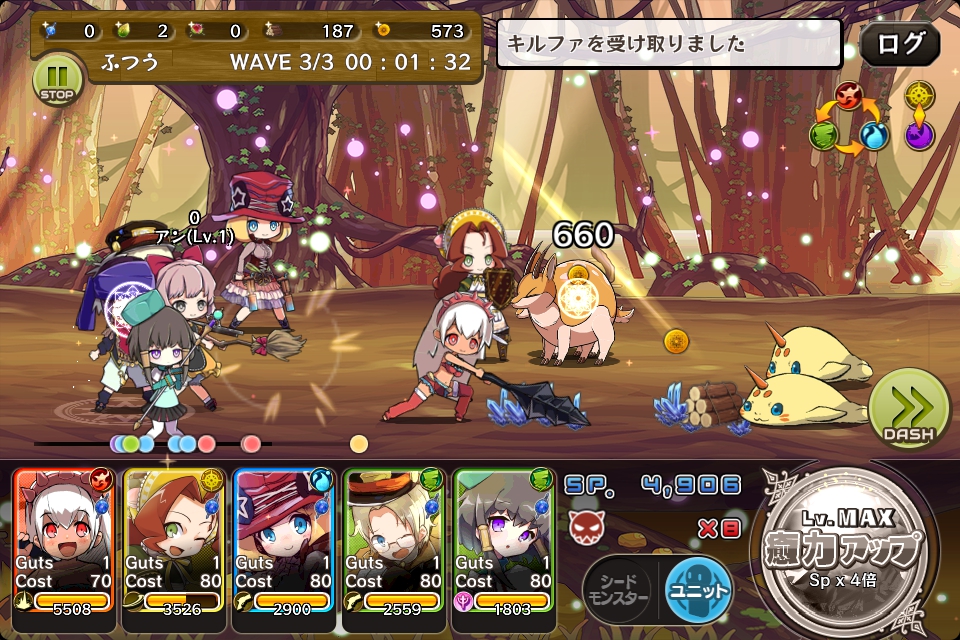Activate the DASH fast-forward button
The height and width of the screenshot is (640, 960).
point(908,408)
